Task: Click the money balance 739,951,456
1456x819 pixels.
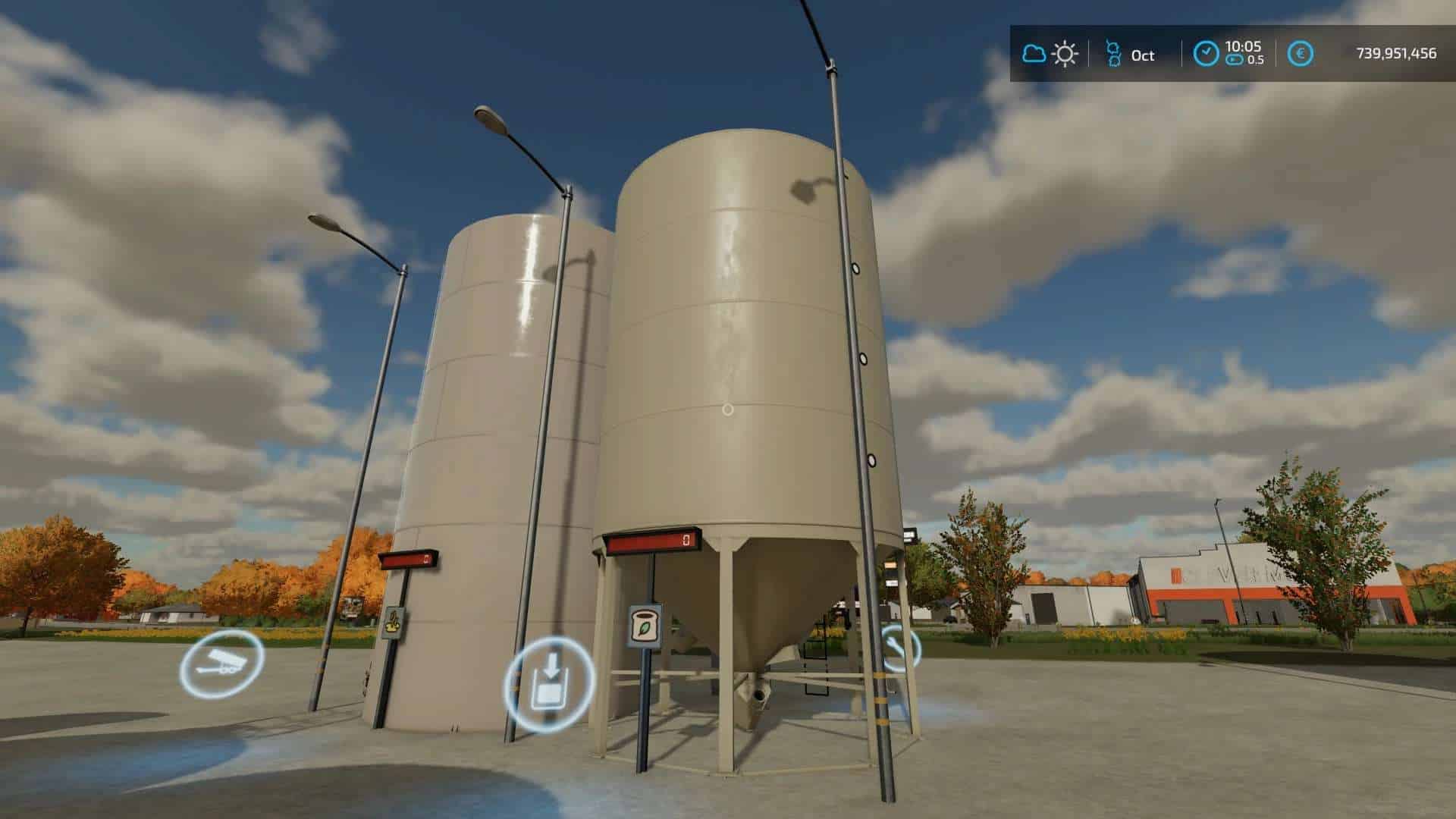Action: tap(1394, 55)
